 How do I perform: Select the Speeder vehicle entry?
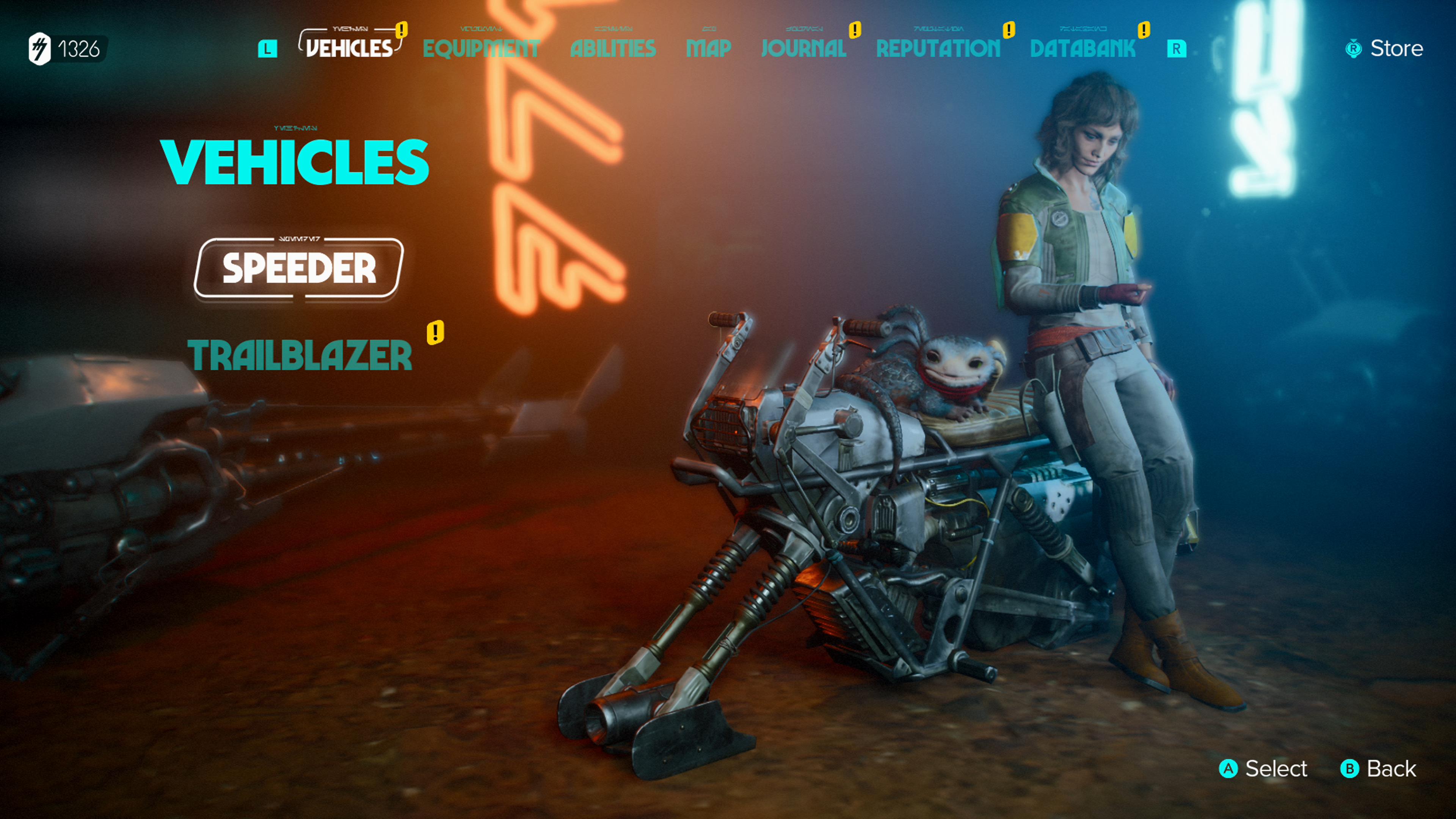coord(298,268)
